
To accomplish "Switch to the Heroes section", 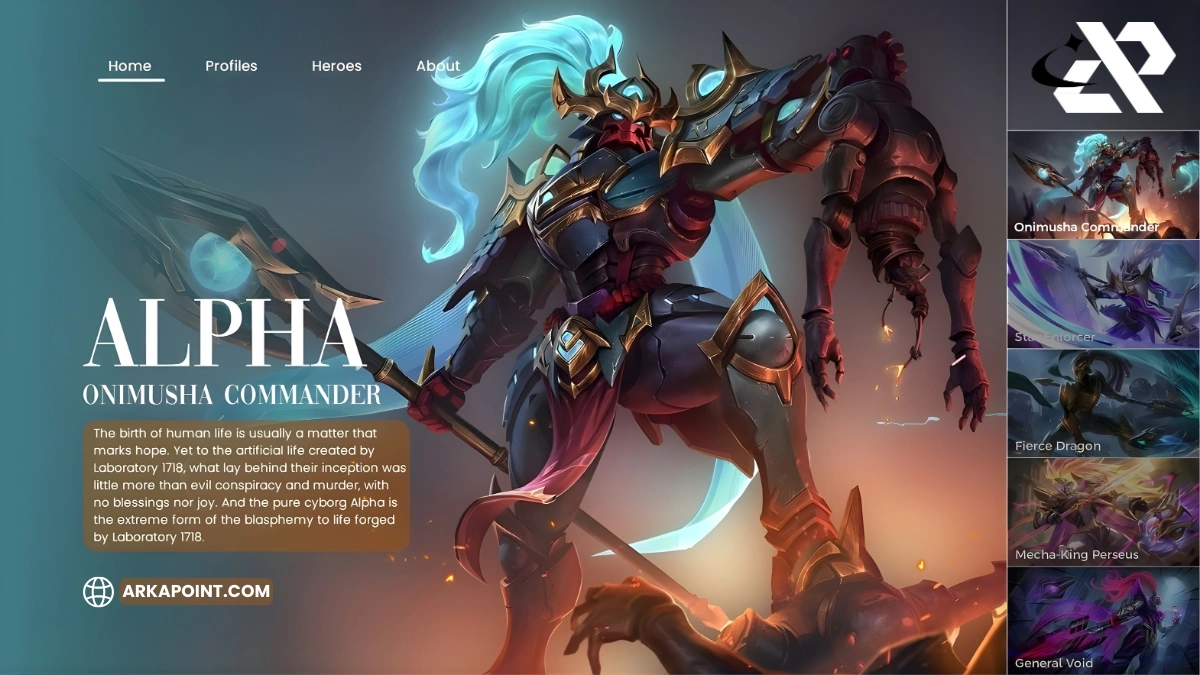I will tap(337, 66).
